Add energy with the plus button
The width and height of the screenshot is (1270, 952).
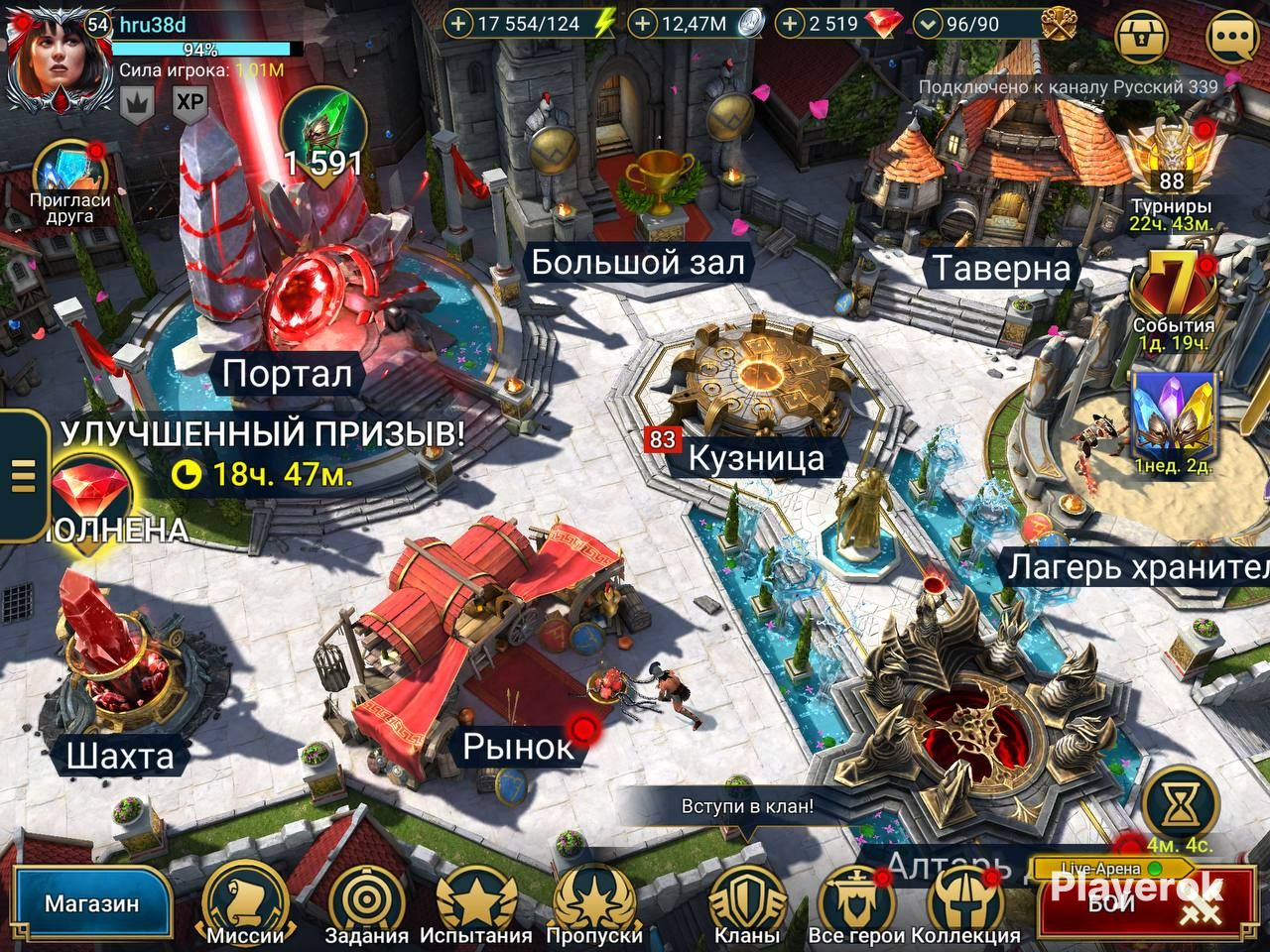(457, 24)
